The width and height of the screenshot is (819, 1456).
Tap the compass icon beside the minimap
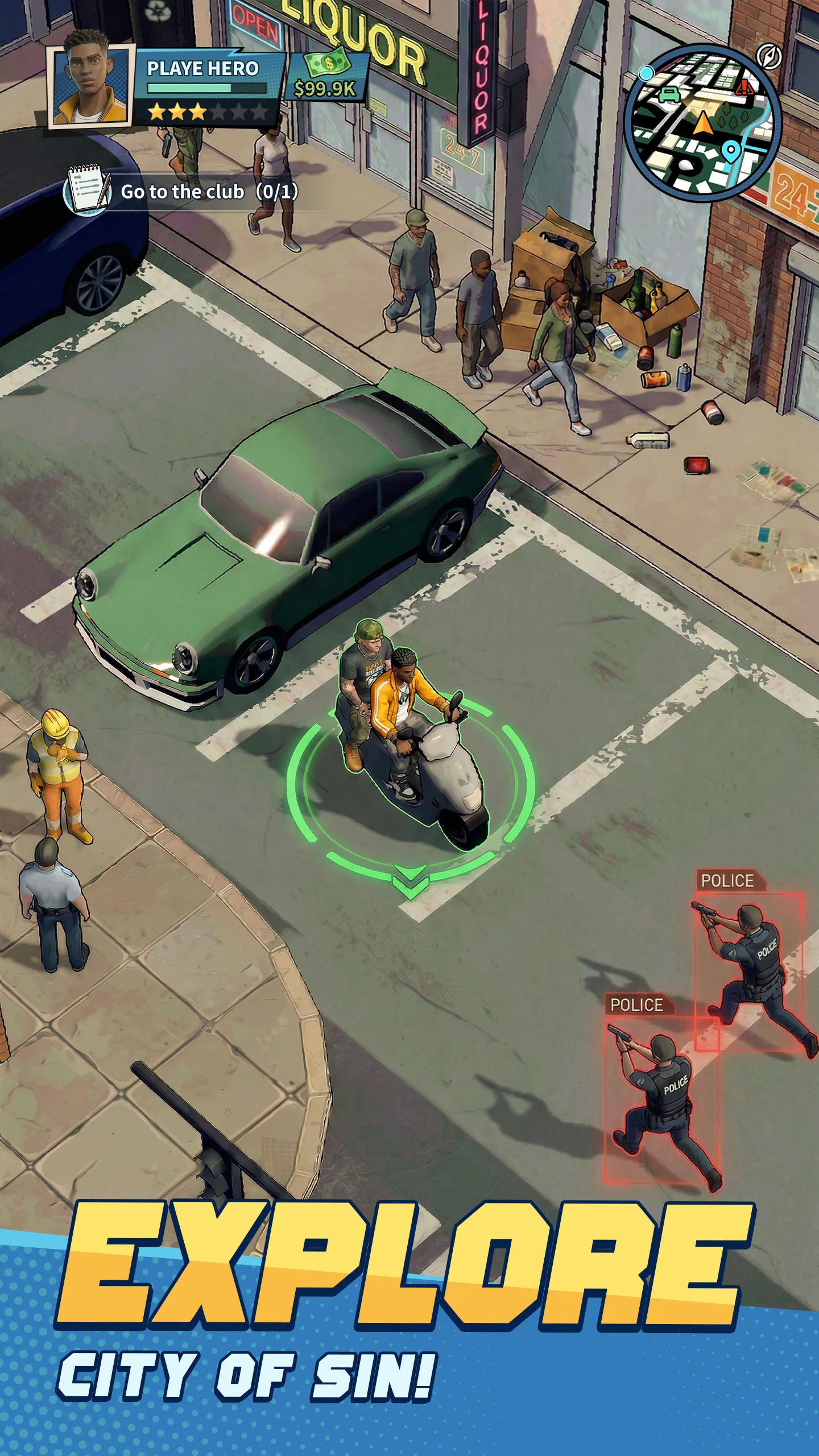click(769, 57)
